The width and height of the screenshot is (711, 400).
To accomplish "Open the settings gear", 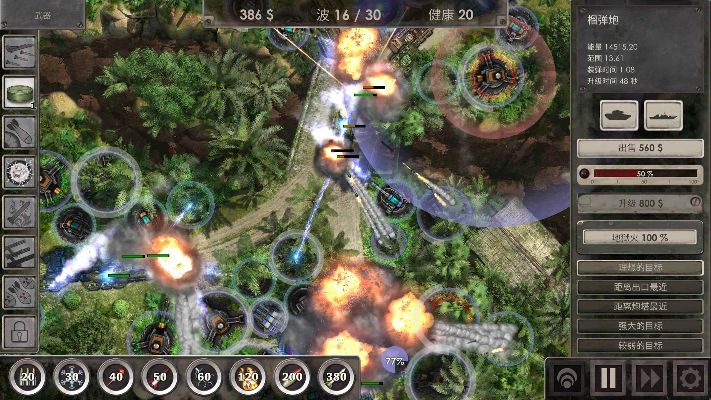I will click(689, 380).
